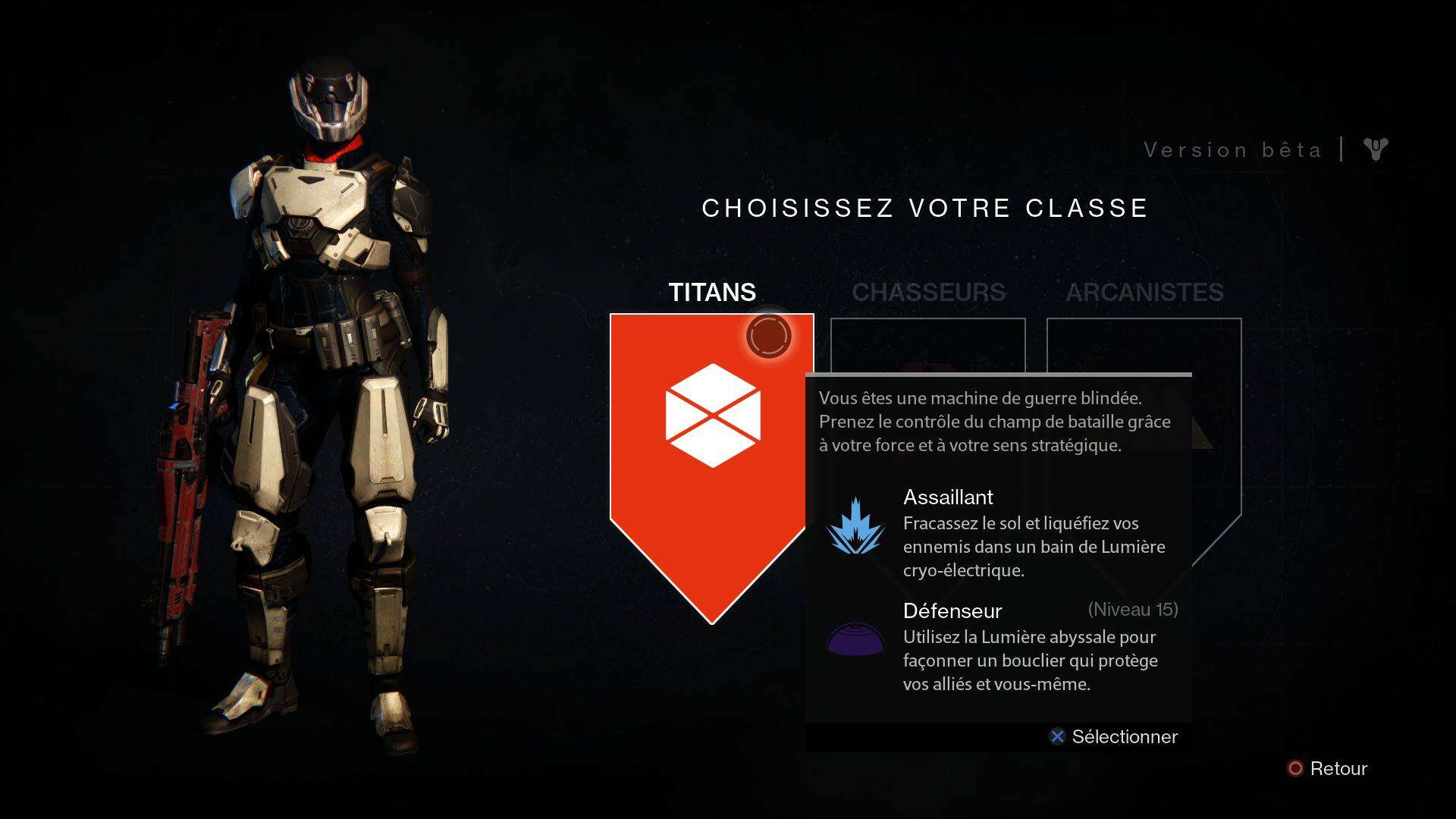Choose the Titans class banner
Viewport: 1456px width, 819px height.
point(711,447)
